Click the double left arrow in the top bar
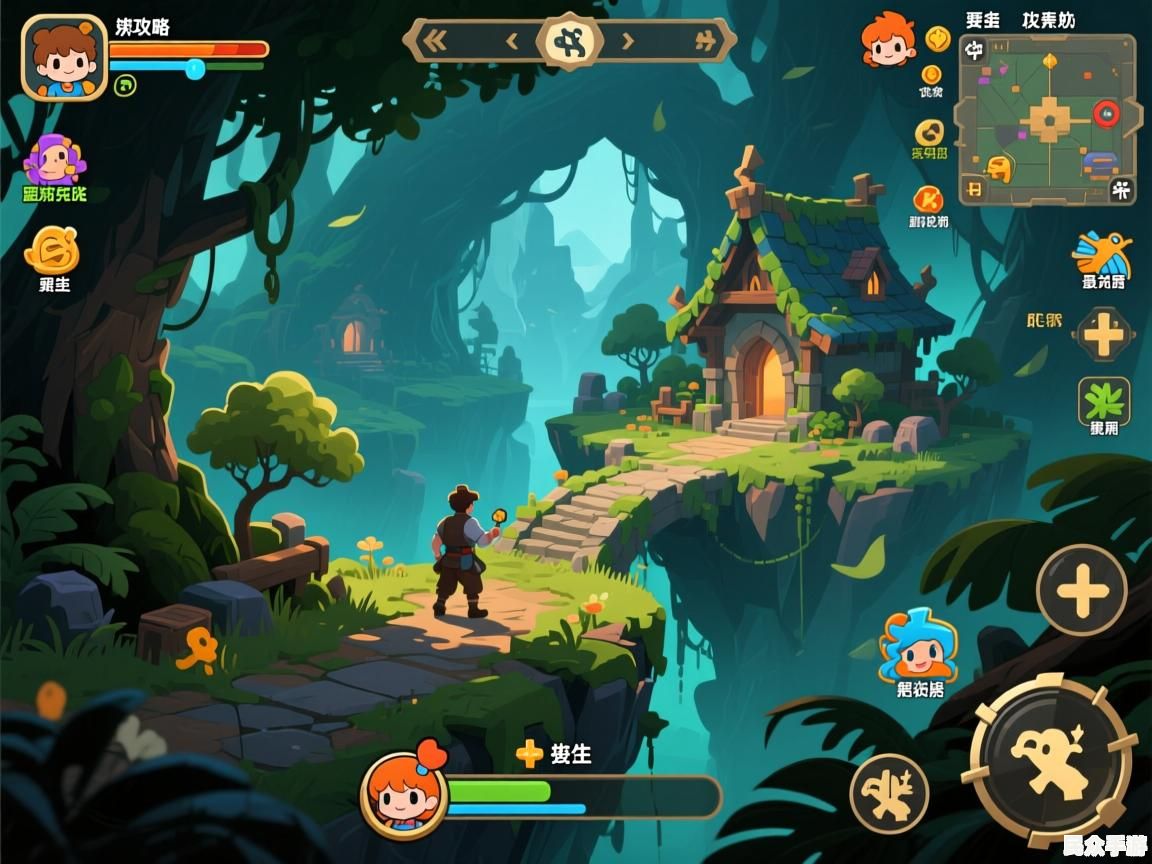 click(x=434, y=41)
